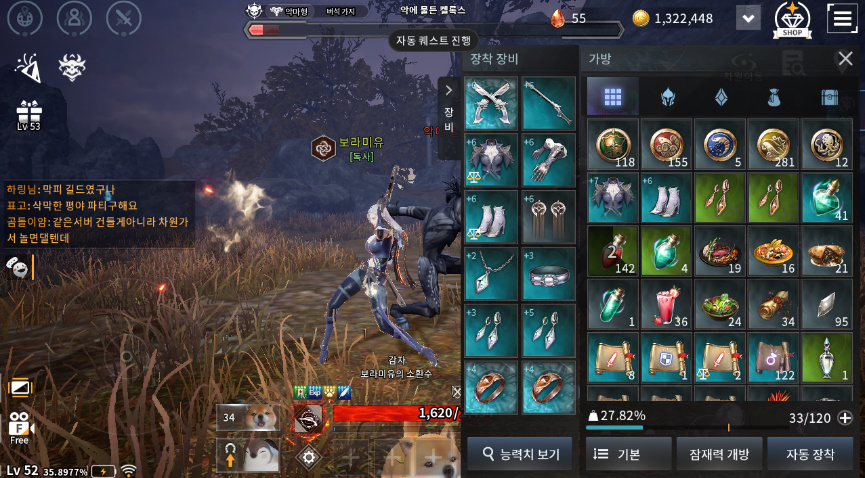Expand bag capacity with plus button
The image size is (865, 478).
845,418
